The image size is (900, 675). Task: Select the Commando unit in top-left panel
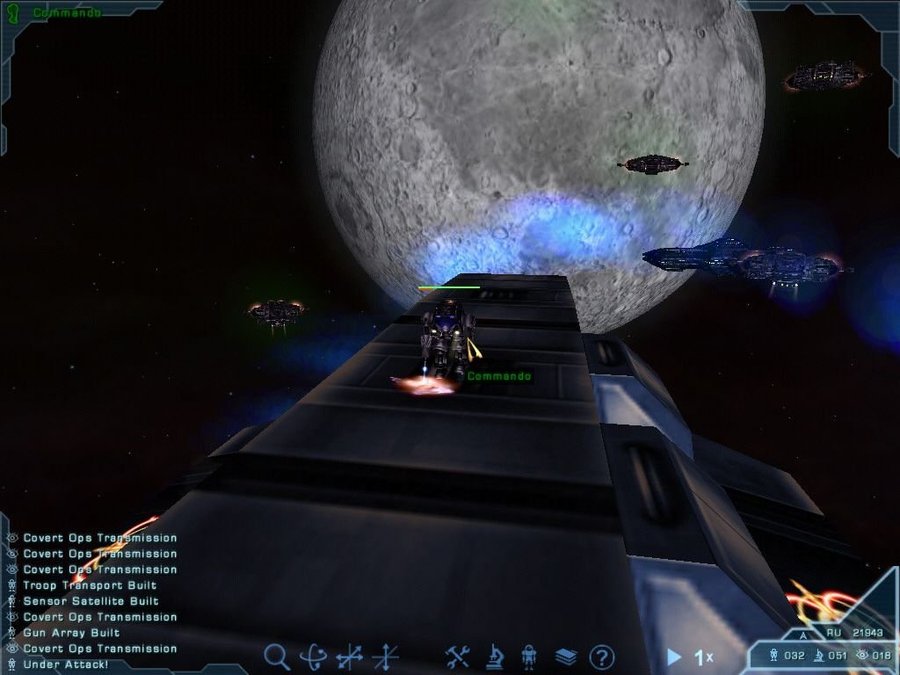pyautogui.click(x=66, y=13)
